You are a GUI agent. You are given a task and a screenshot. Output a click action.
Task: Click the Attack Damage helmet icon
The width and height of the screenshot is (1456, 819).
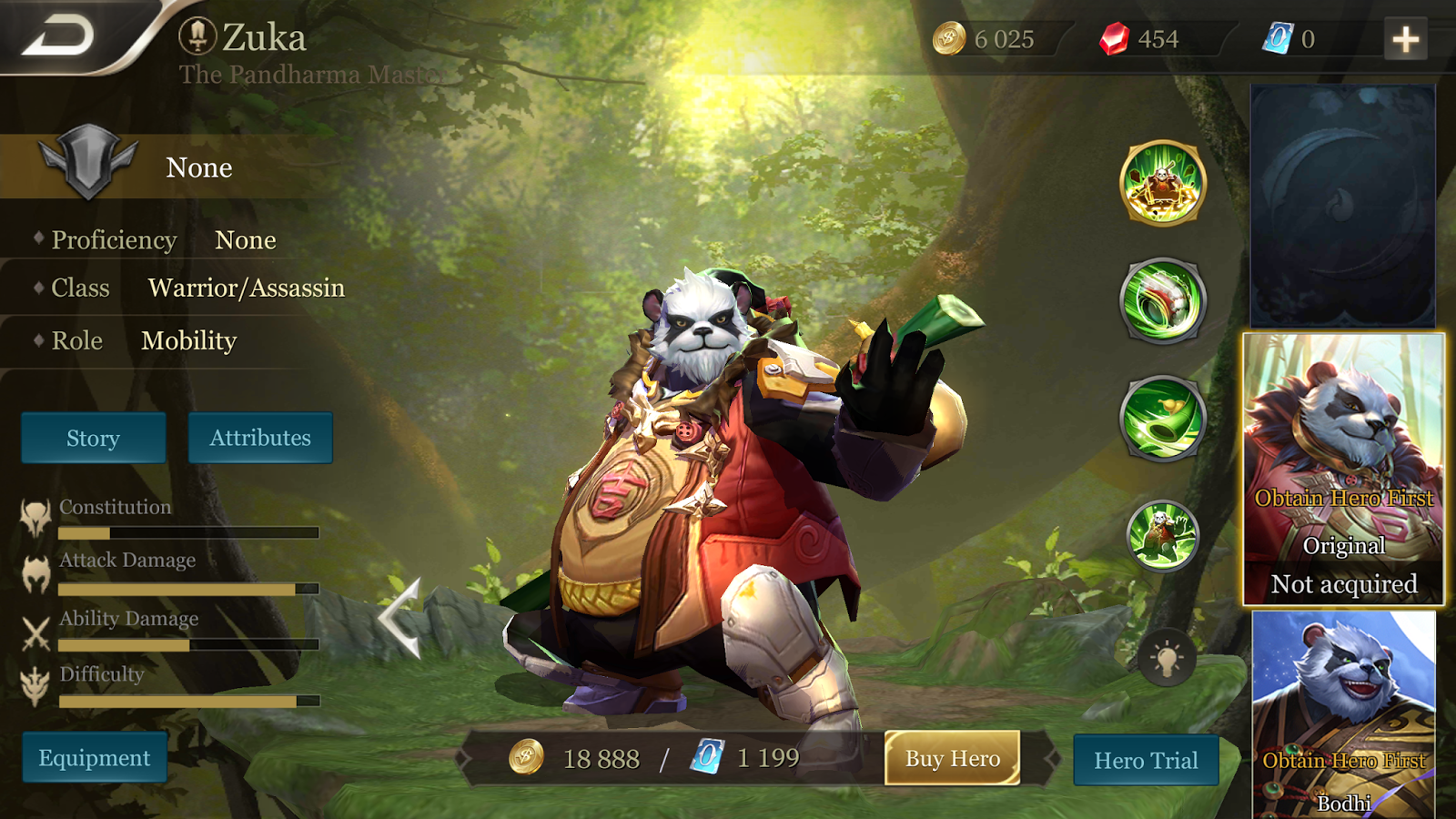pos(35,573)
